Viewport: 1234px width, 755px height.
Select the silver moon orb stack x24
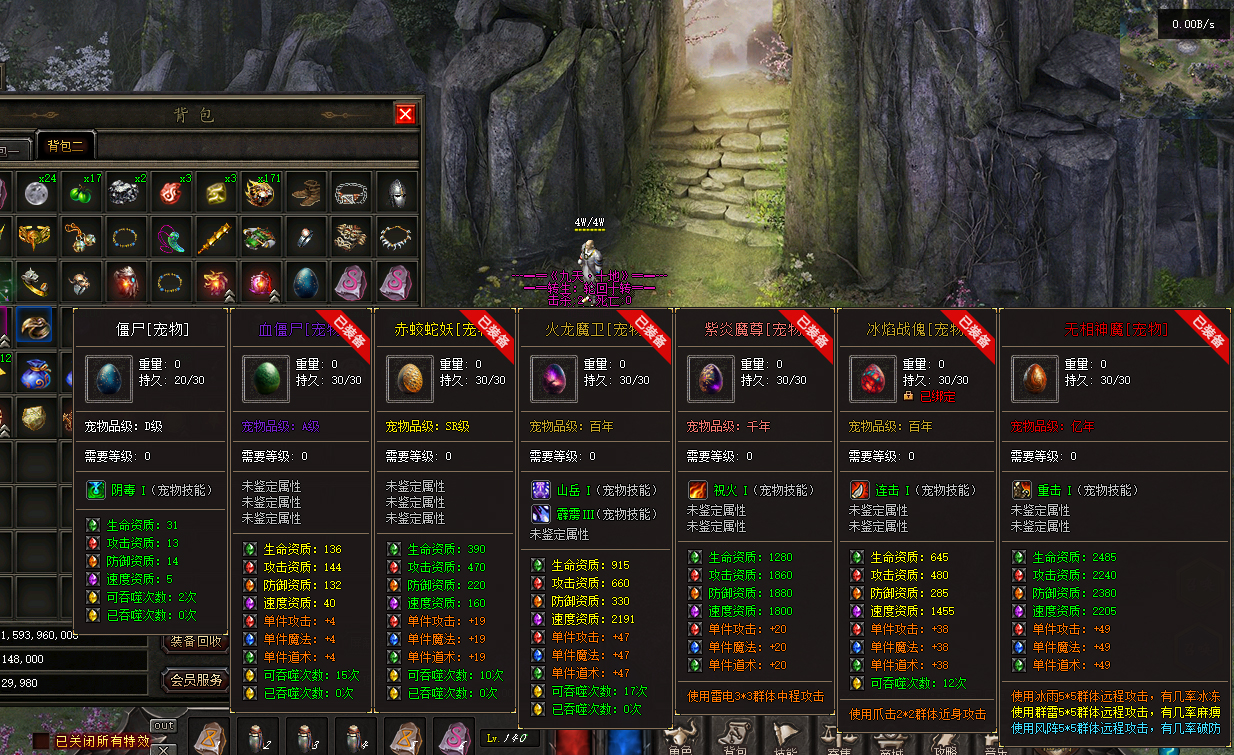point(34,192)
